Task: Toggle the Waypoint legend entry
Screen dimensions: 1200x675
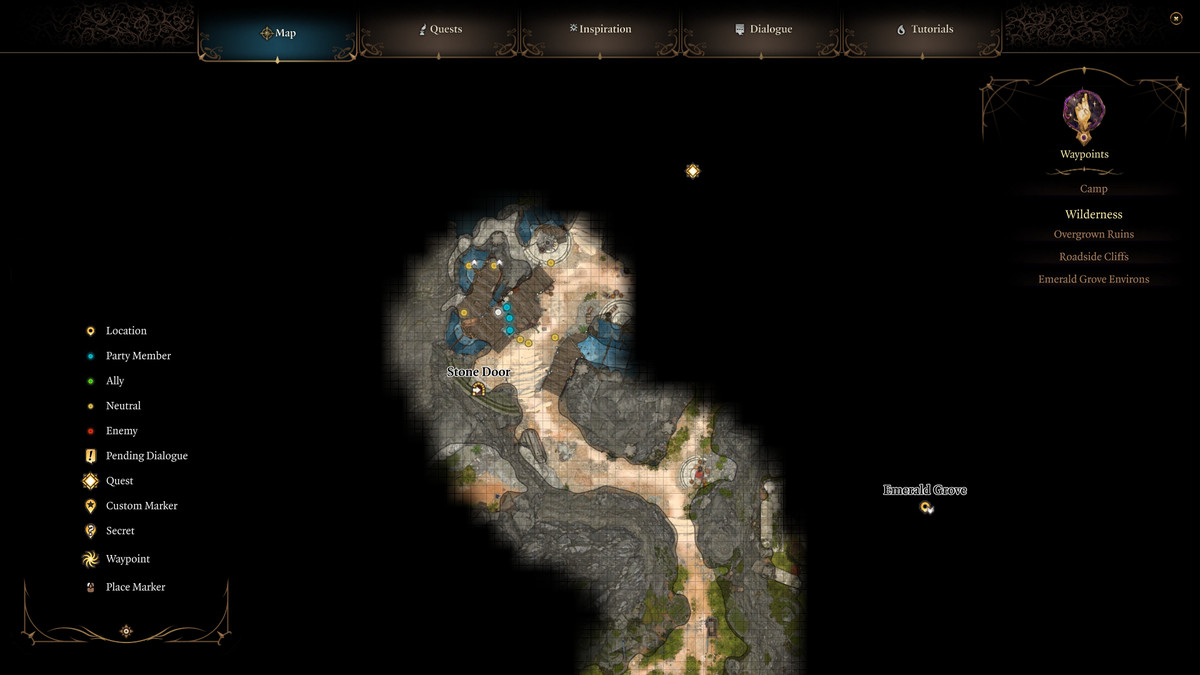Action: coord(127,559)
